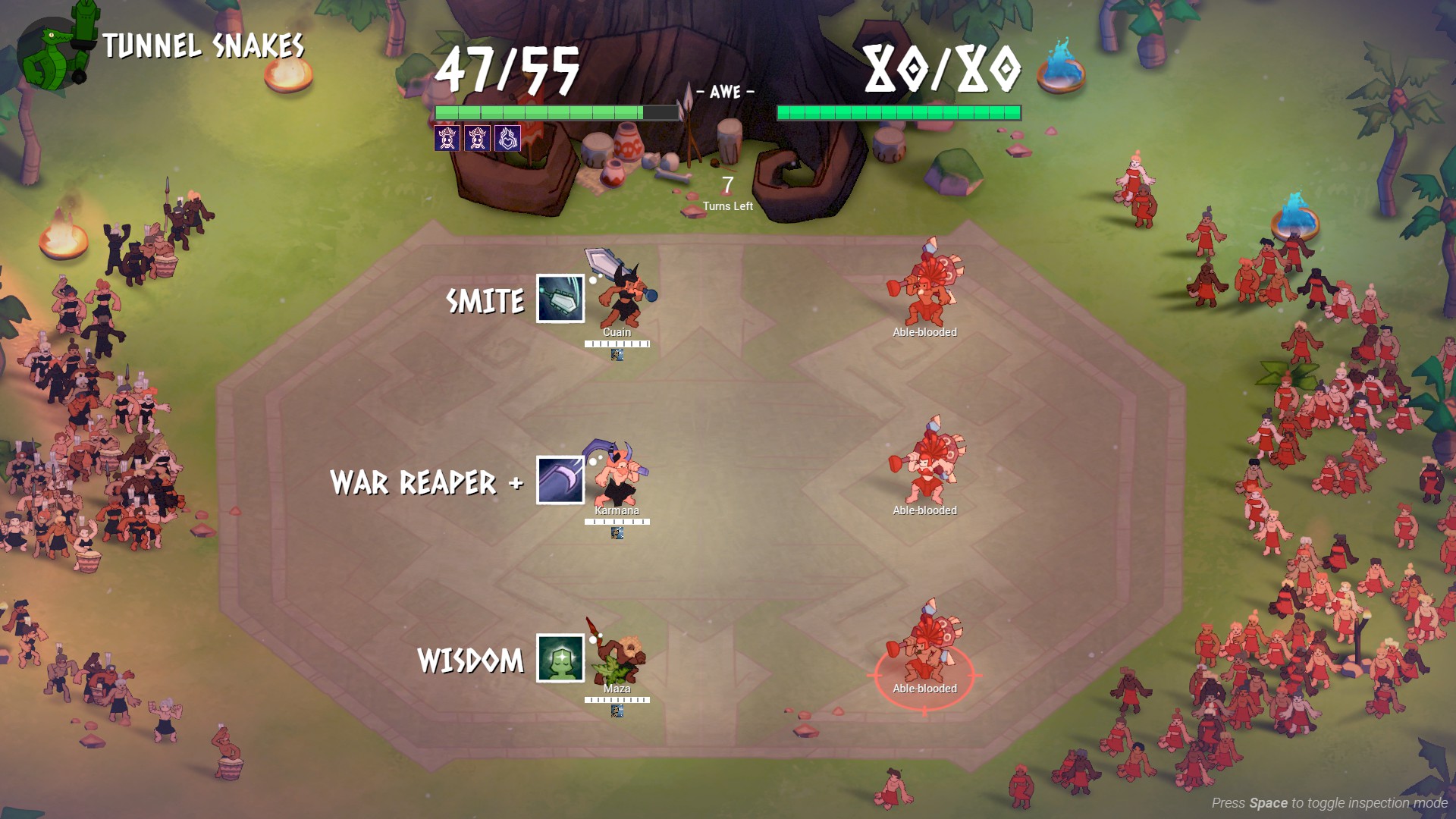The width and height of the screenshot is (1456, 819).
Task: Inspect the rightmost buff icon under the Awe bar
Action: [507, 139]
